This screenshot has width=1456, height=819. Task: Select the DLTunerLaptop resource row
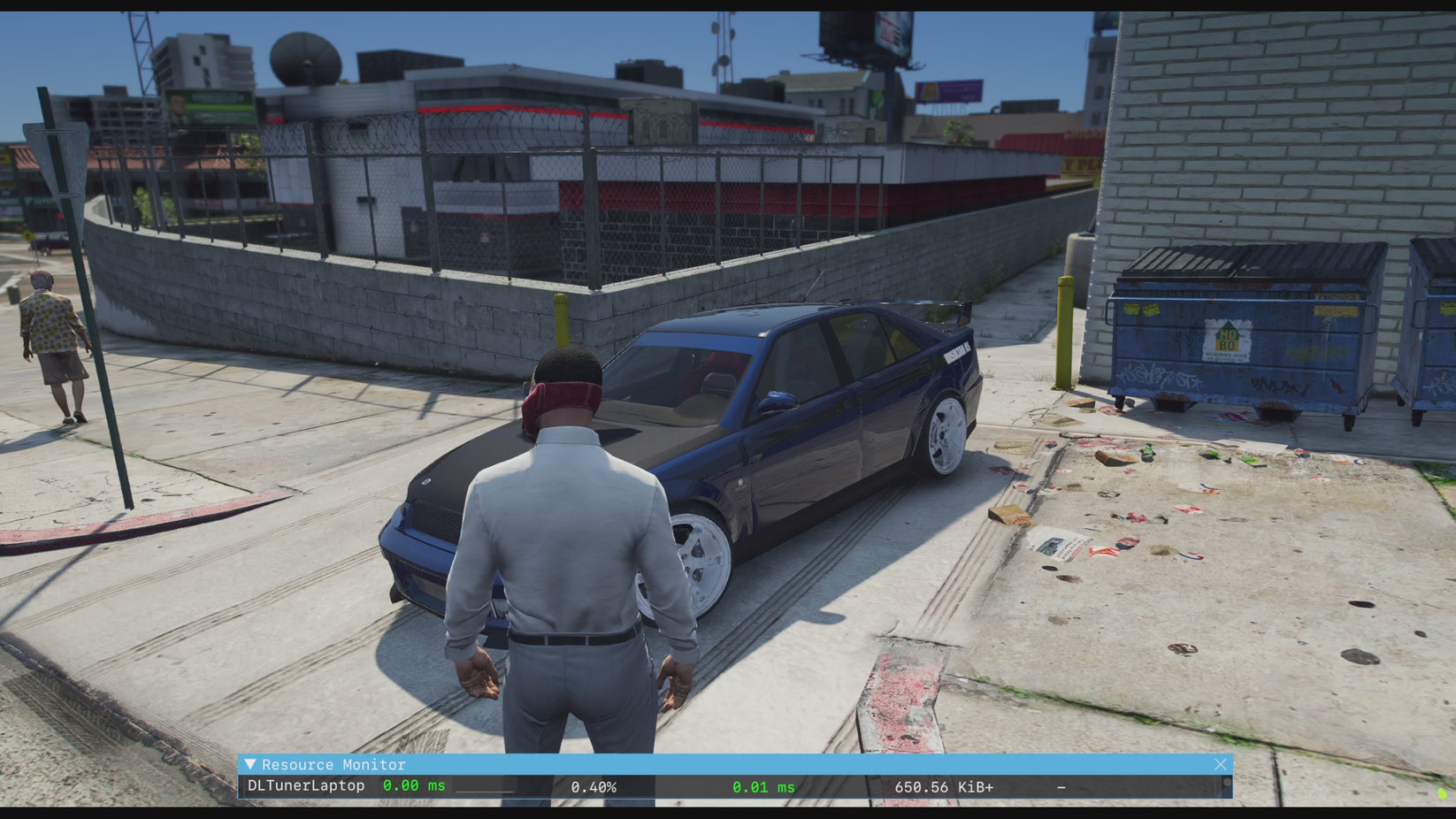pos(306,786)
